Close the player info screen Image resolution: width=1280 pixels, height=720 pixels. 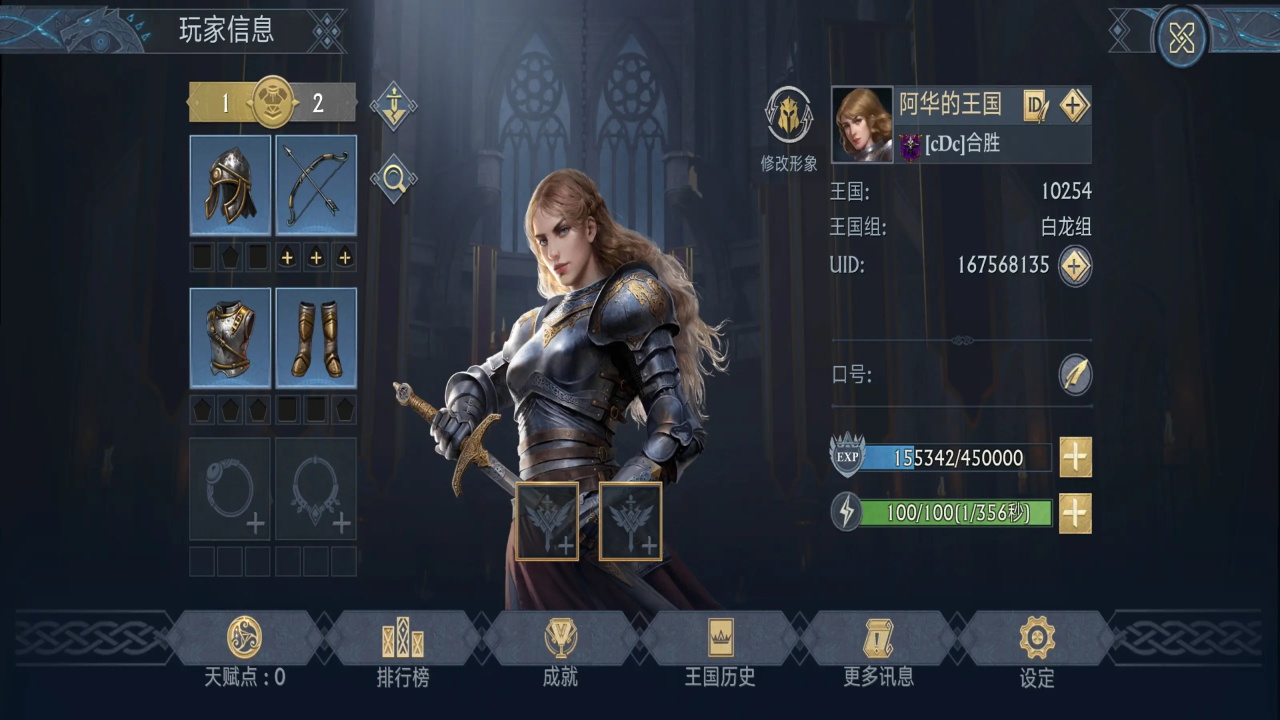tap(1181, 38)
